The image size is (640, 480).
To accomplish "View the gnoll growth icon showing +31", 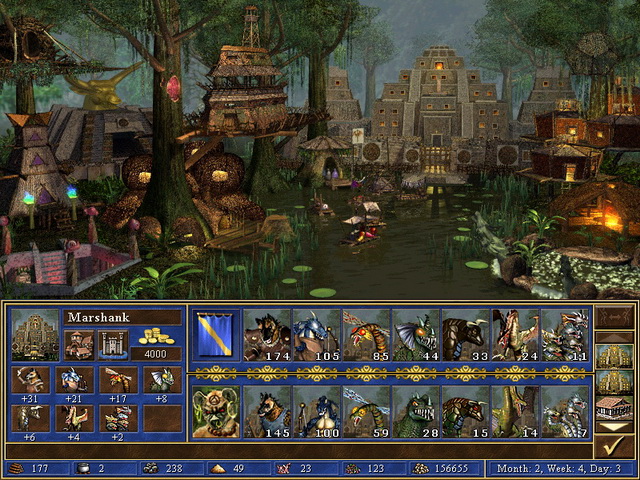I will tap(28, 381).
